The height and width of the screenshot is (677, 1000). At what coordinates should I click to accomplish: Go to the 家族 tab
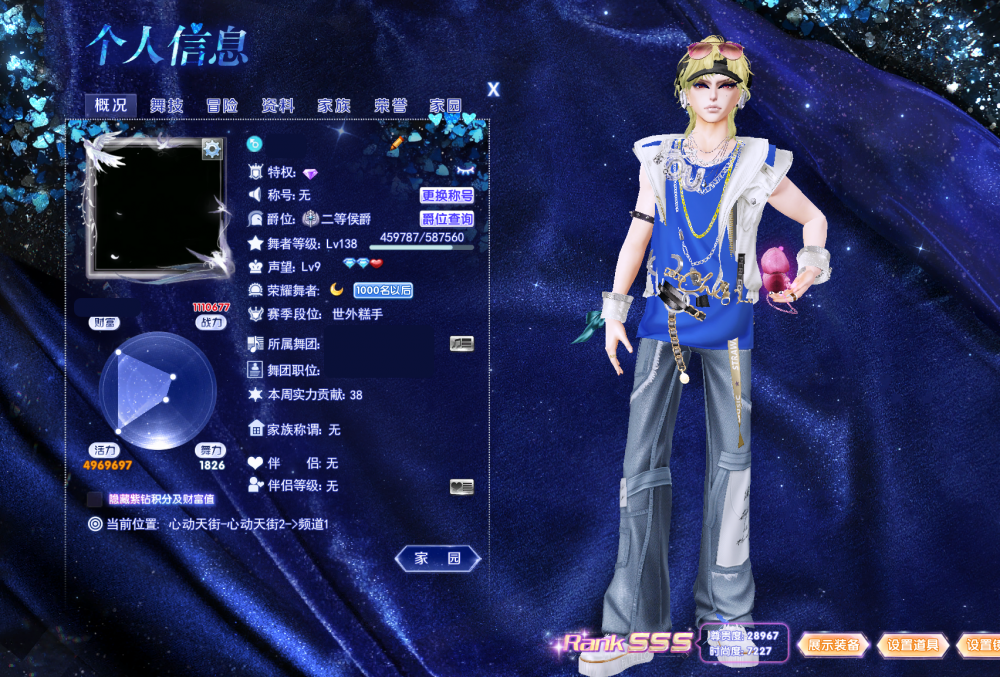pyautogui.click(x=334, y=105)
